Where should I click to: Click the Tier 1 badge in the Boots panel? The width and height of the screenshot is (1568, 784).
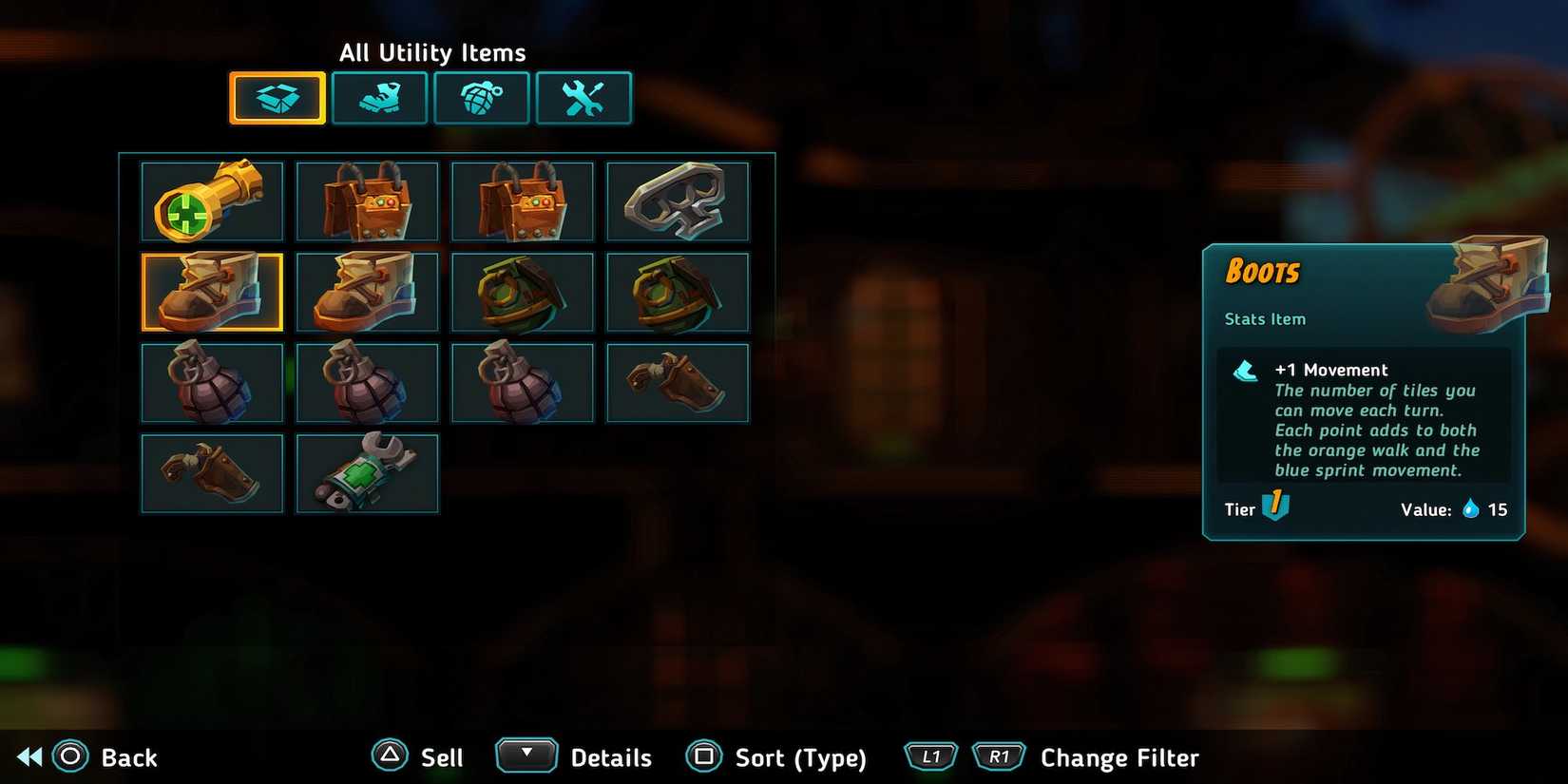1273,507
